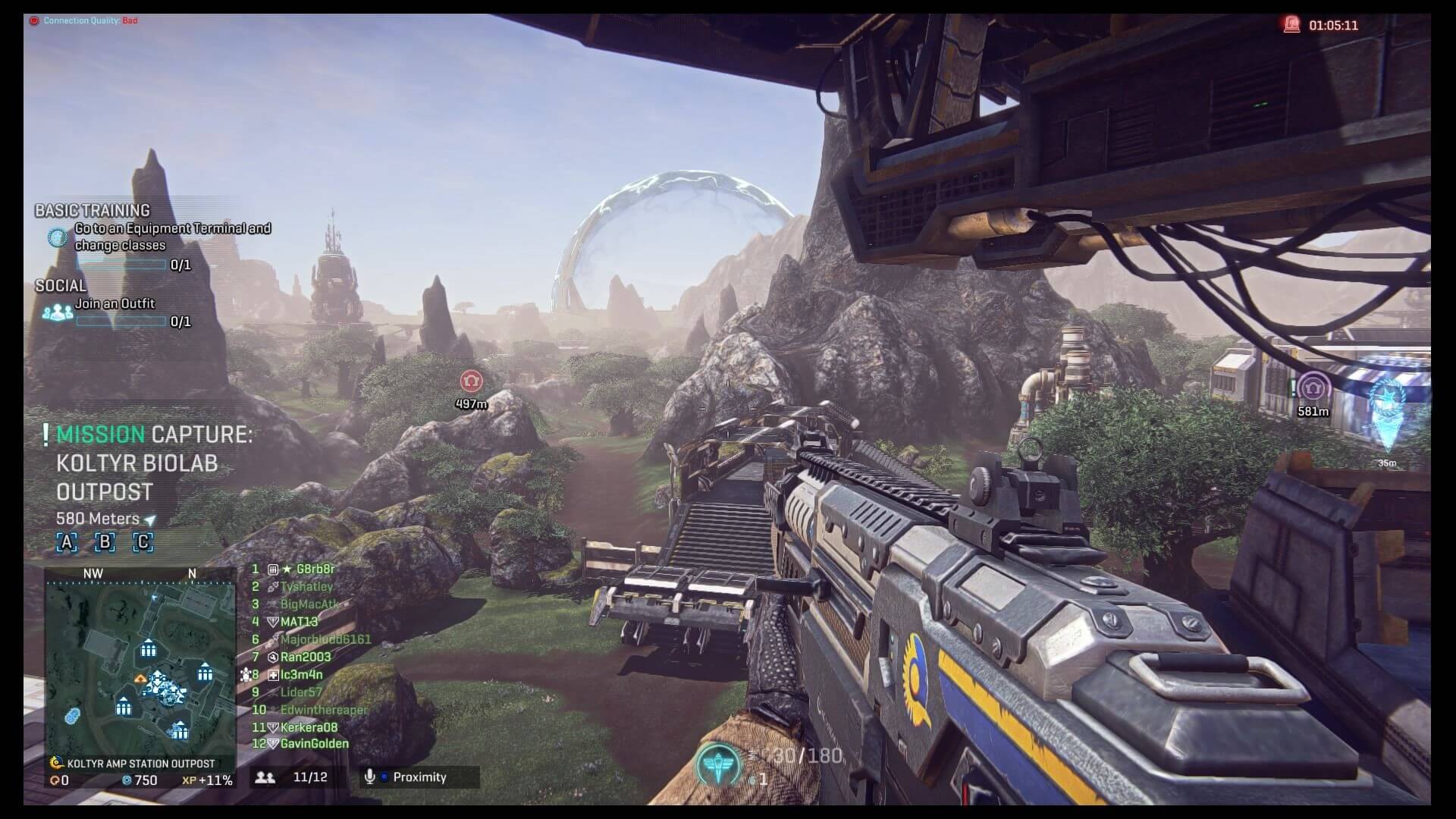The width and height of the screenshot is (1456, 819).
Task: Click the red alert icon beside the timer
Action: click(x=1291, y=25)
